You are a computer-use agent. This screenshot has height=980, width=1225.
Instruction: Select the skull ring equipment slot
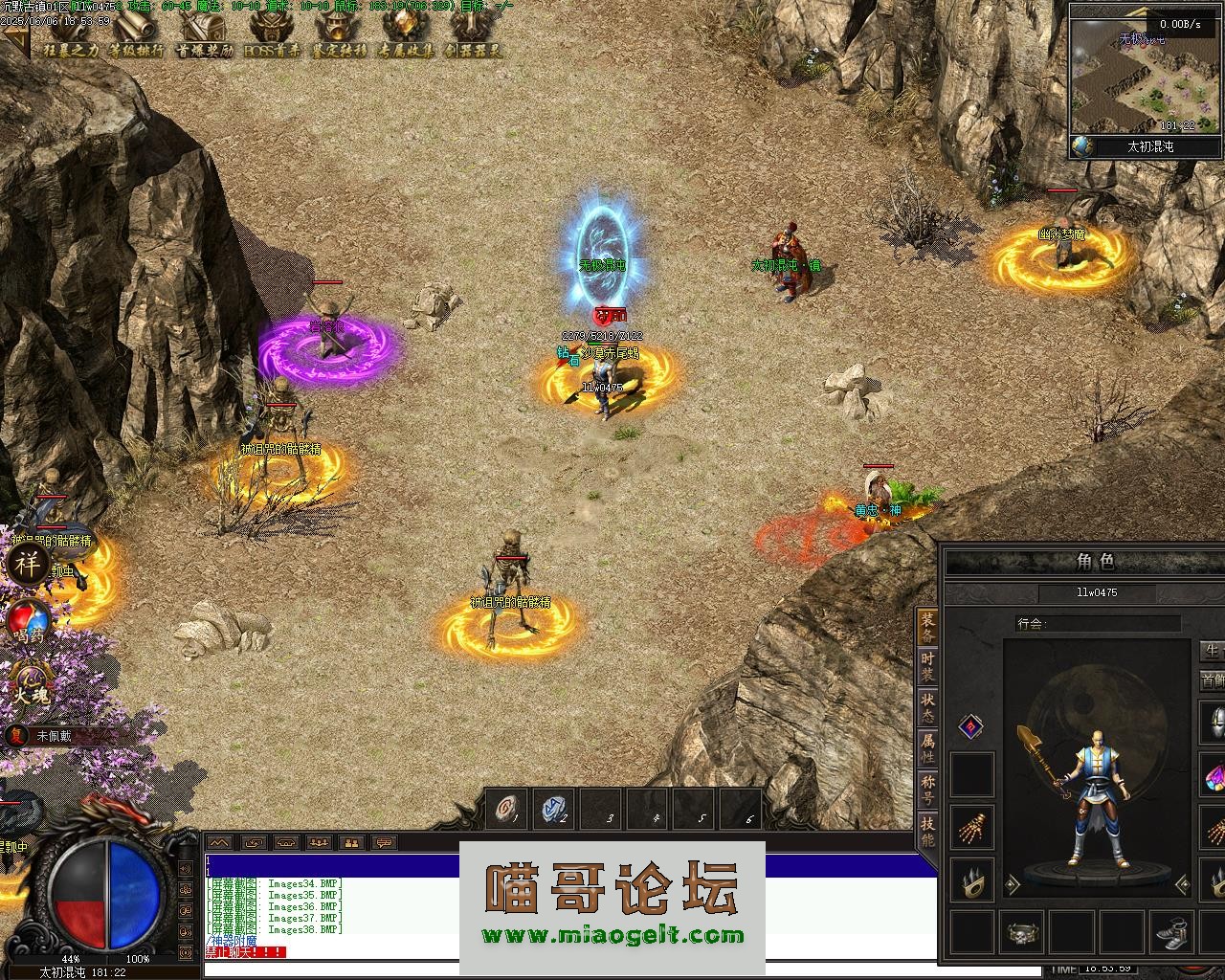tap(1021, 931)
